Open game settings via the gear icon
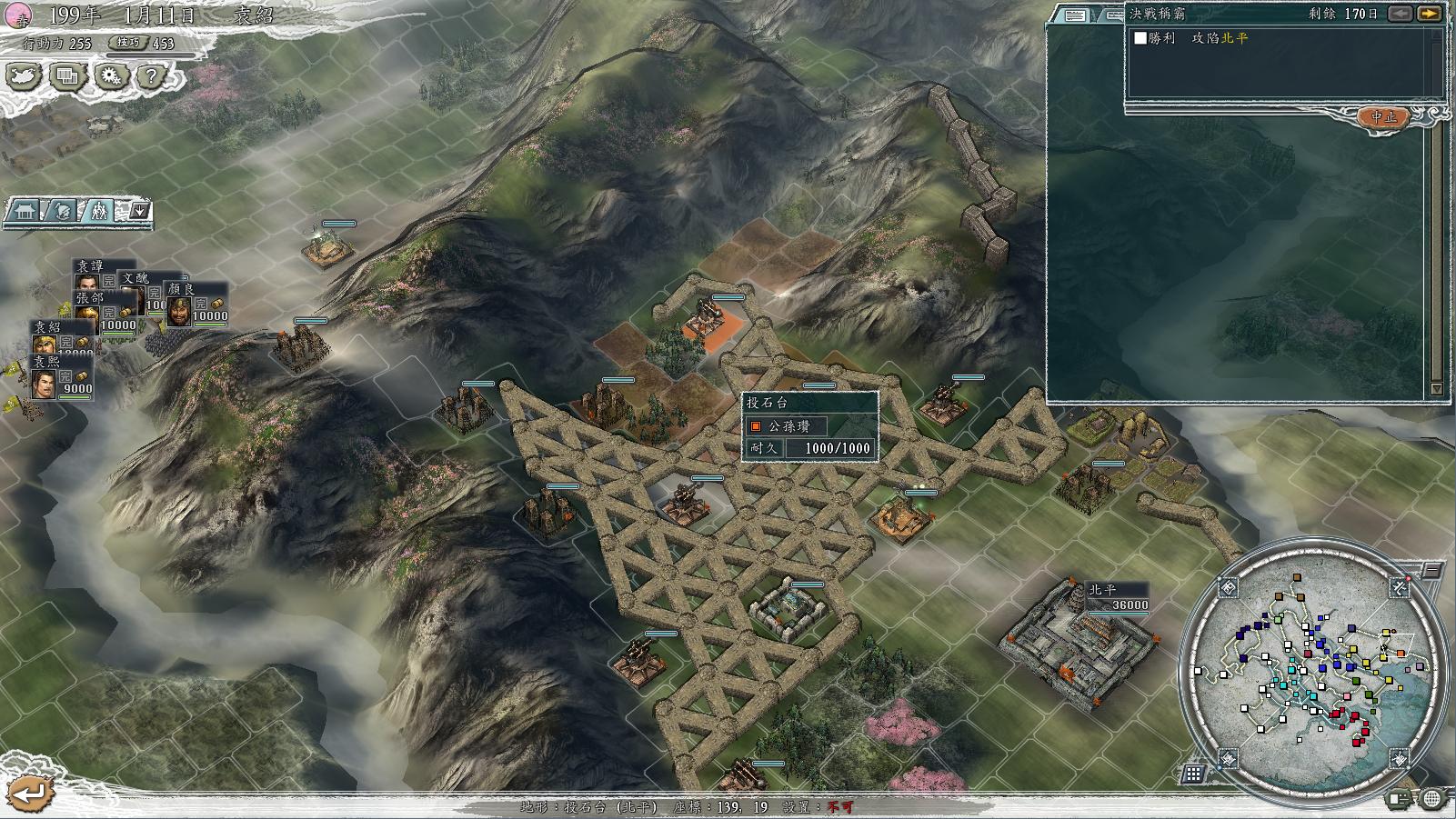This screenshot has height=819, width=1456. 109,75
